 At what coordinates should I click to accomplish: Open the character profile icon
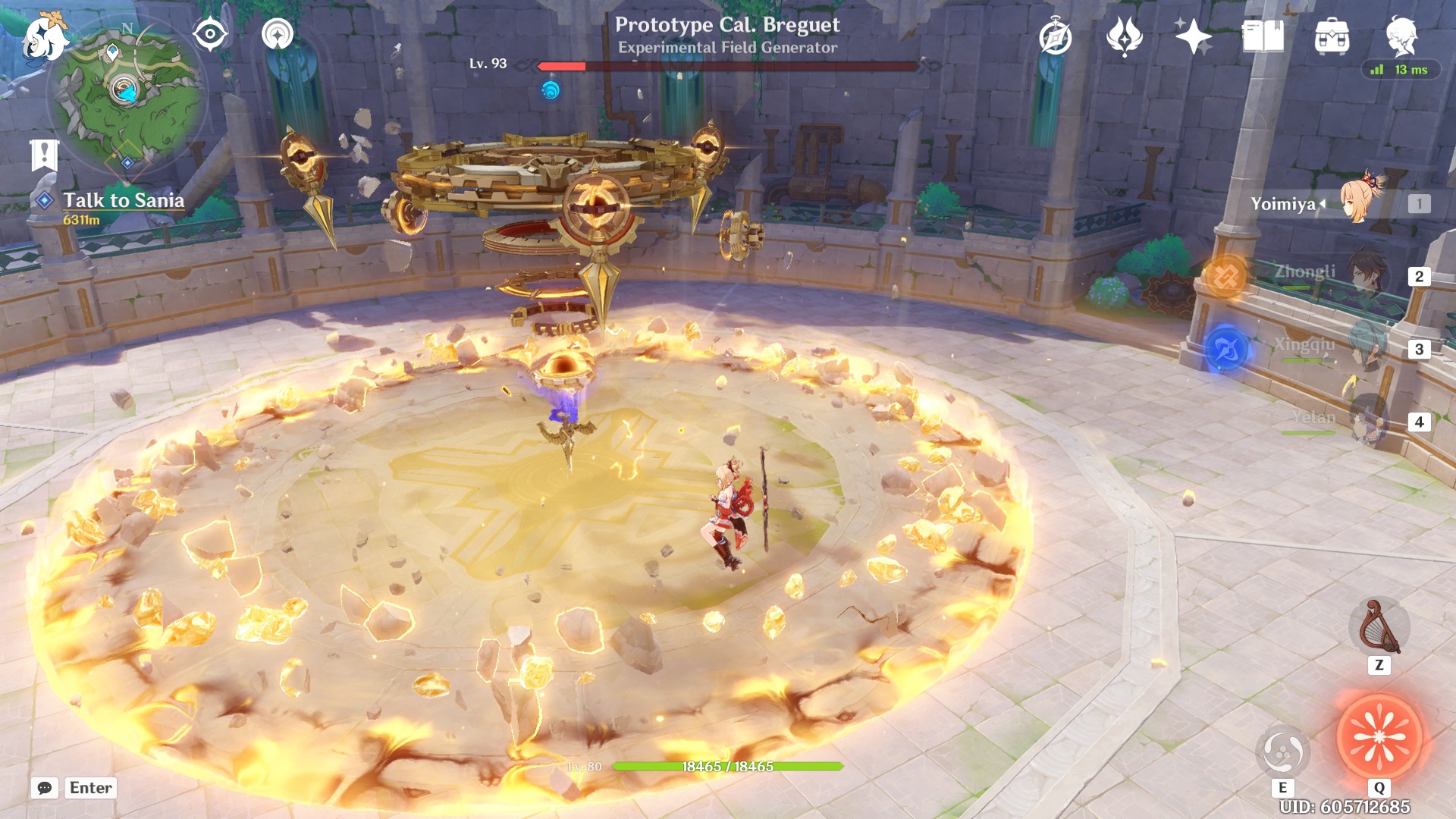1401,36
